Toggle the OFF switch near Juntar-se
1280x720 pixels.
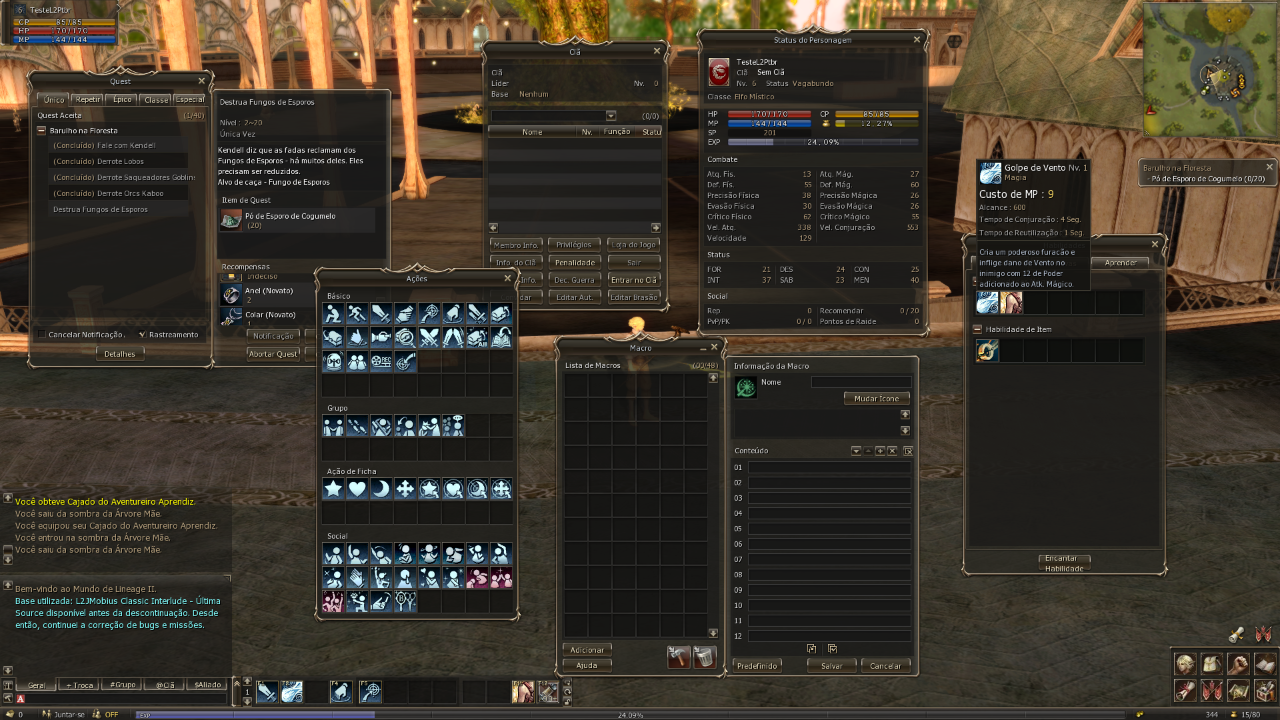[x=110, y=714]
